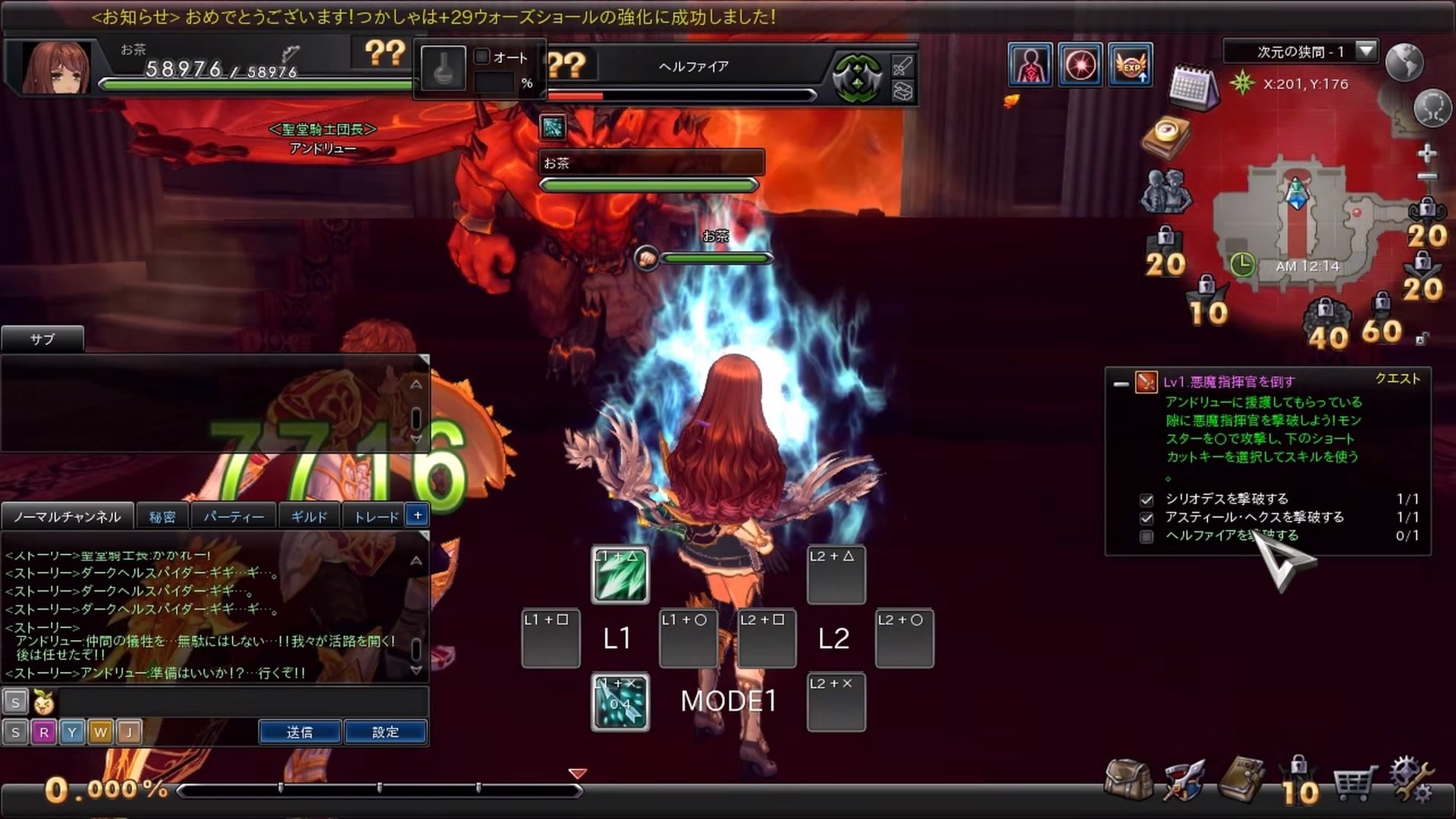The height and width of the screenshot is (819, 1456).
Task: Click the サブ sub chat tab
Action: (42, 339)
